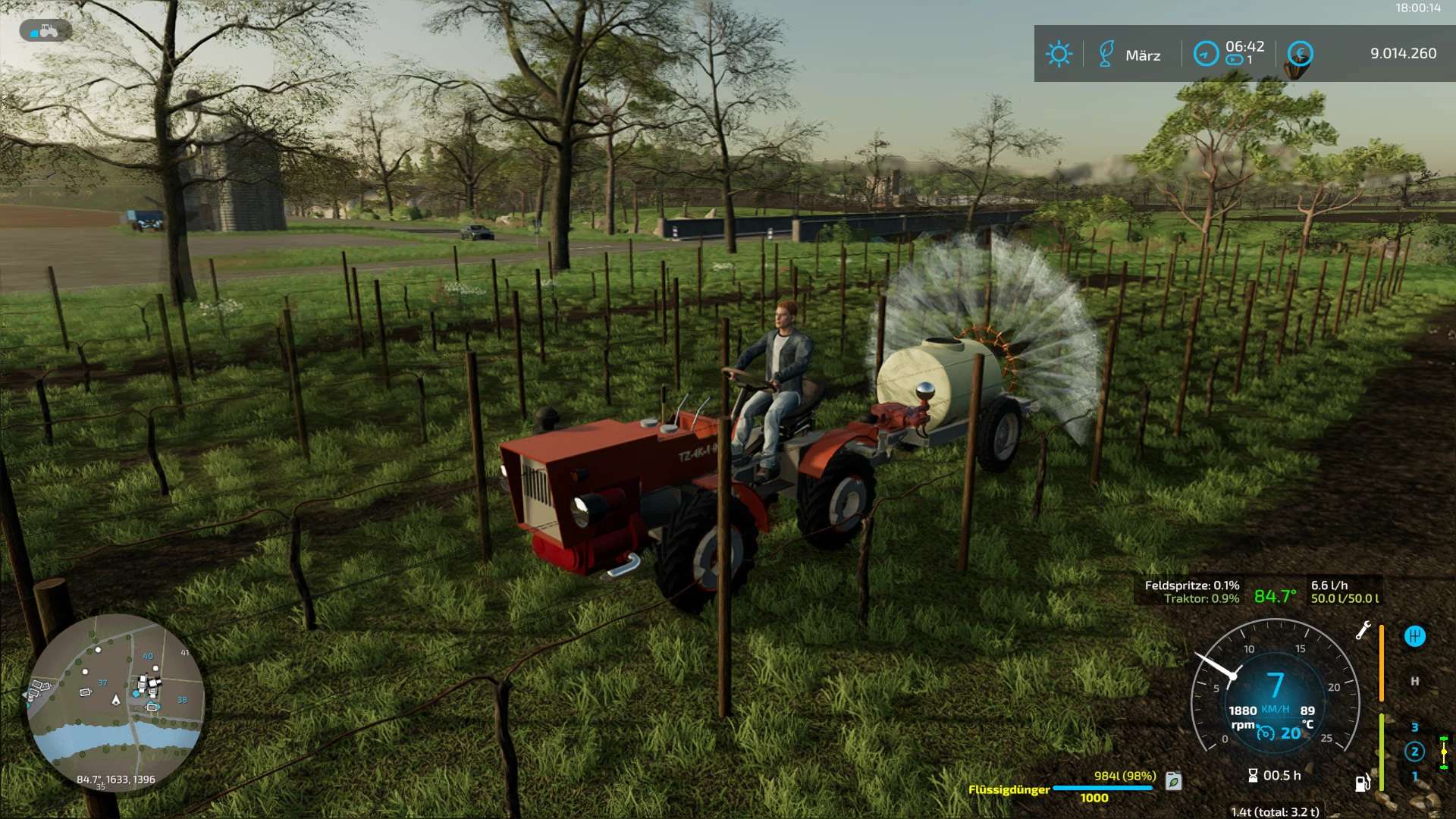Click the green-yellow axle drivetrain icon
Image resolution: width=1456 pixels, height=819 pixels.
[x=1444, y=752]
